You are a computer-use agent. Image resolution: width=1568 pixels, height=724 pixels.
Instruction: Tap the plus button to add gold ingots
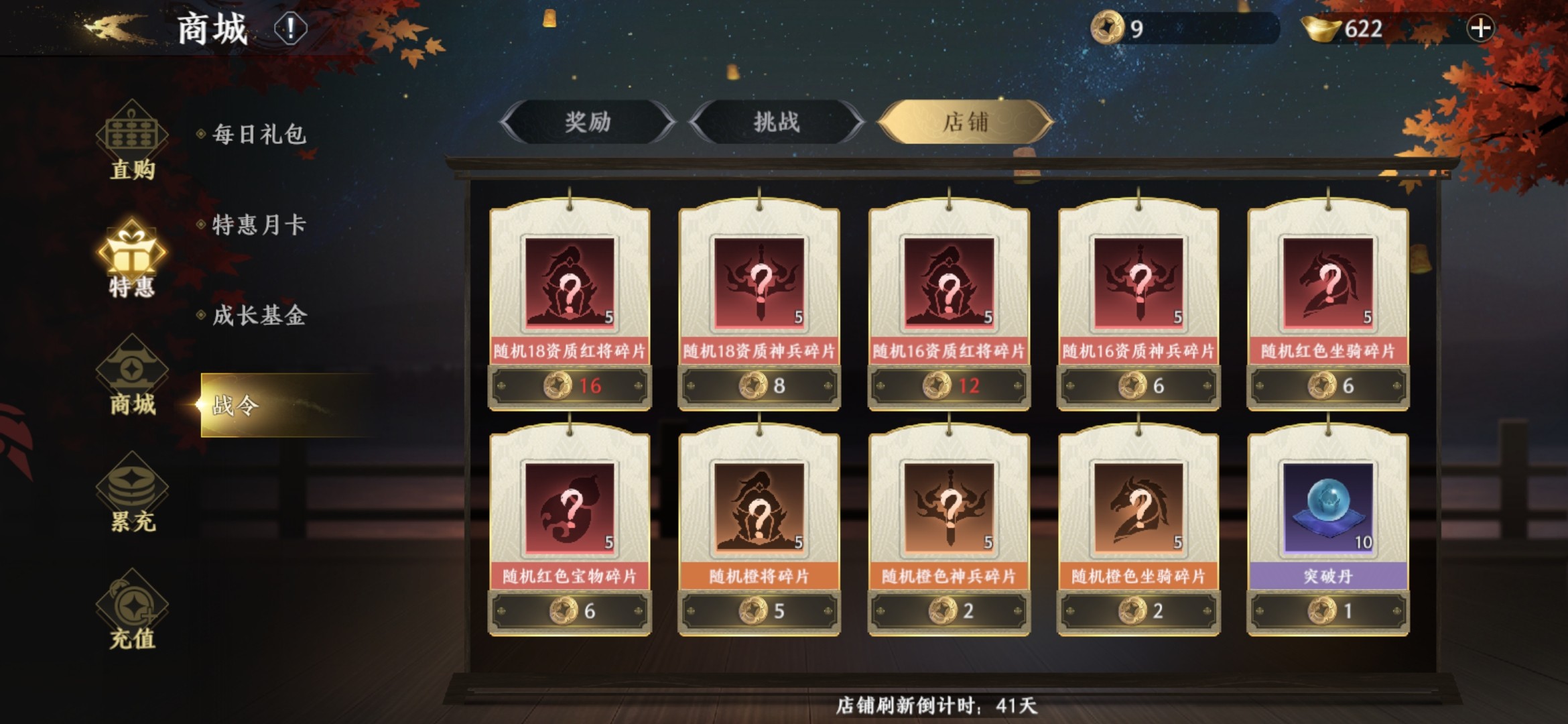pyautogui.click(x=1480, y=29)
